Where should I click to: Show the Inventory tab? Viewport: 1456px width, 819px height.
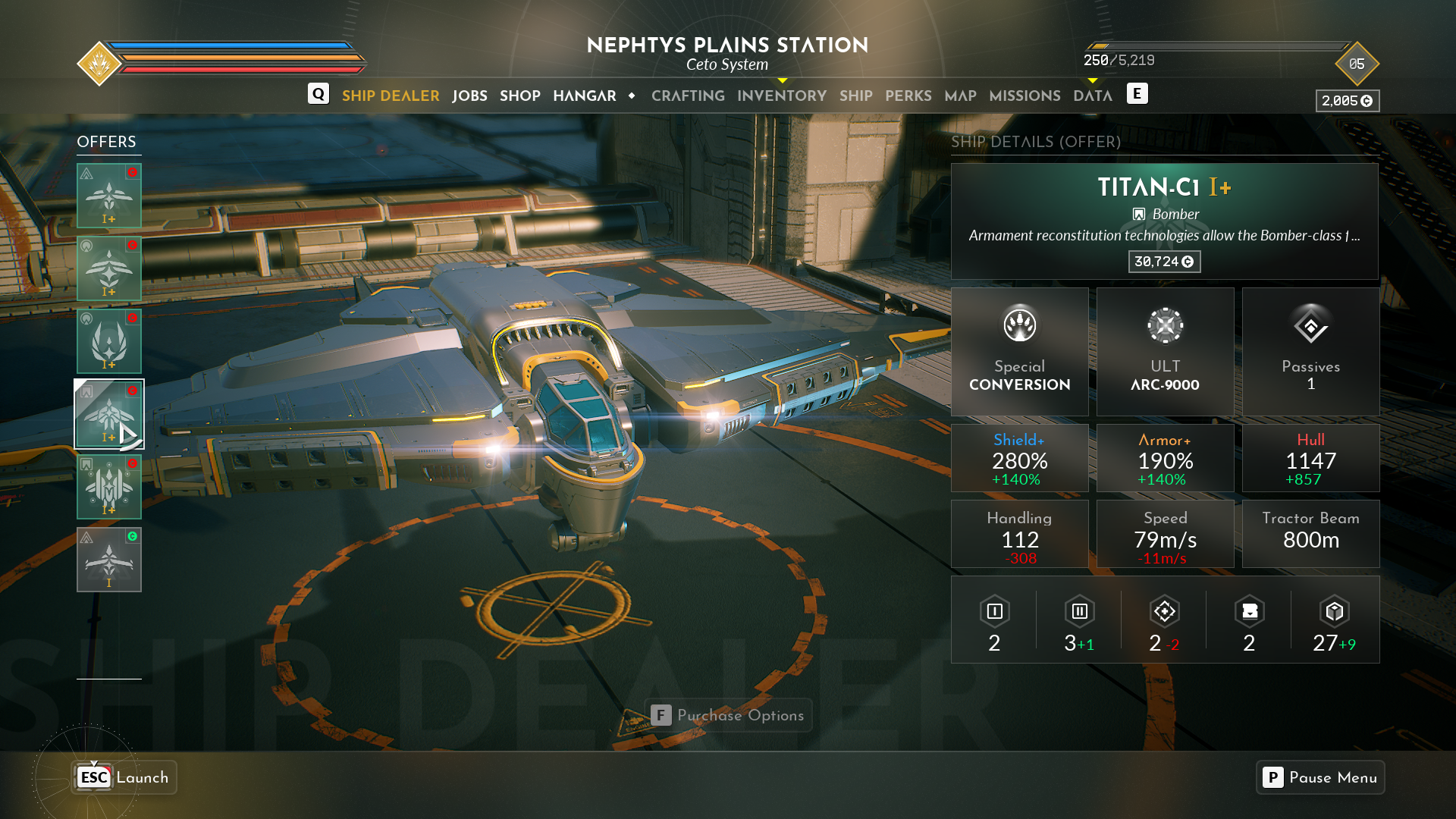[782, 96]
